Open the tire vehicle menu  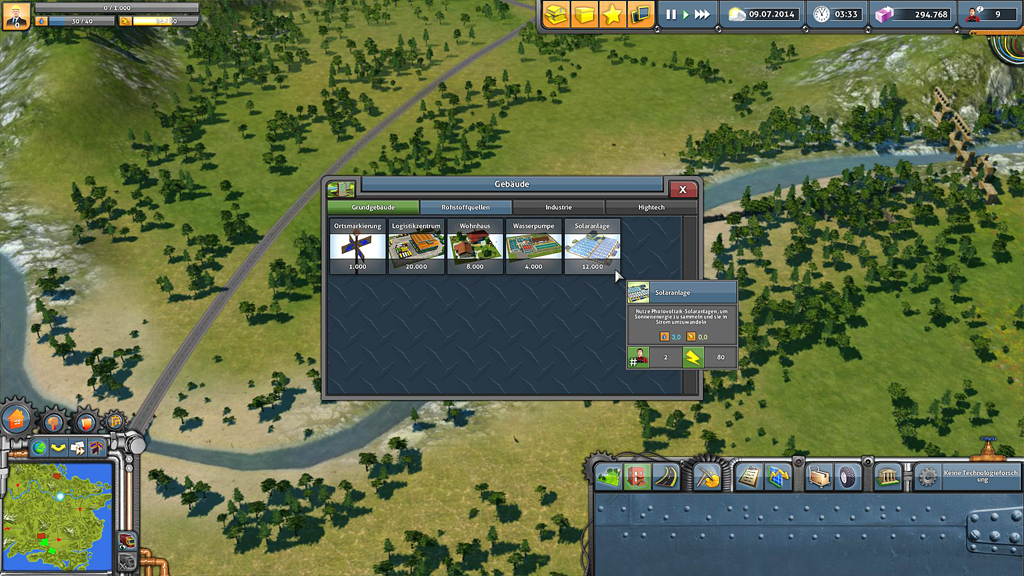(x=848, y=477)
